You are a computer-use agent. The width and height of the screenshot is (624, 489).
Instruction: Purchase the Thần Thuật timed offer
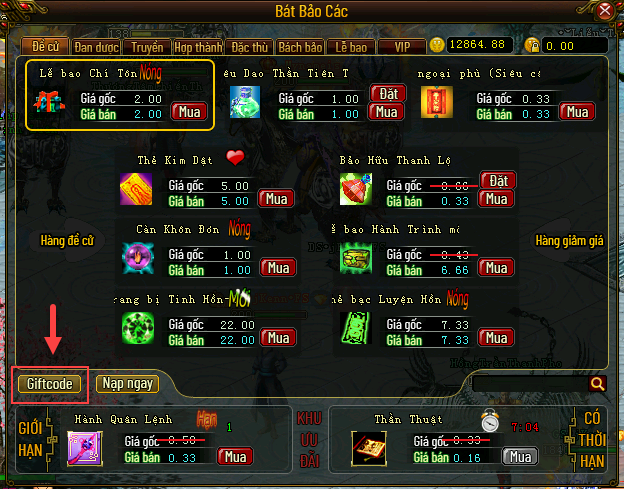[x=518, y=457]
